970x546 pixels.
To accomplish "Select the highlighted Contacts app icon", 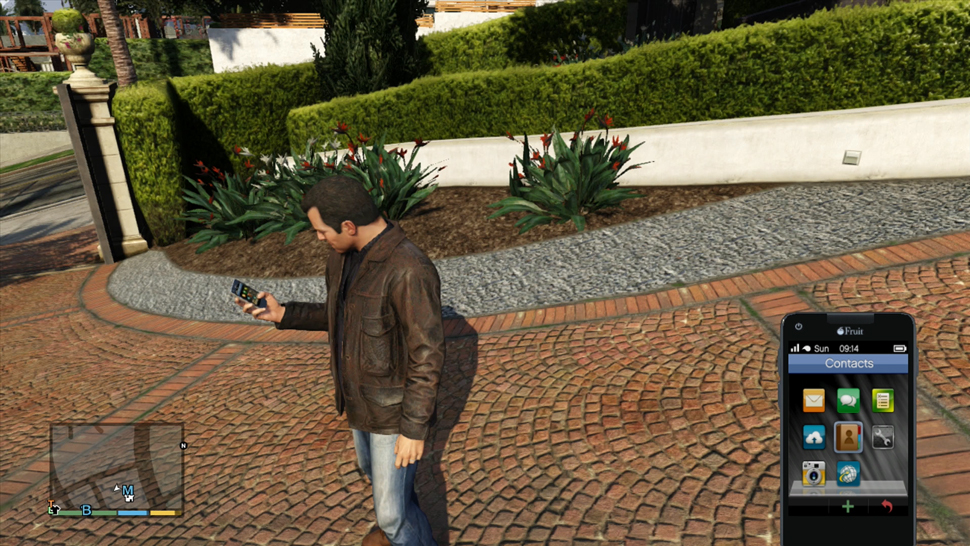I will click(x=848, y=437).
